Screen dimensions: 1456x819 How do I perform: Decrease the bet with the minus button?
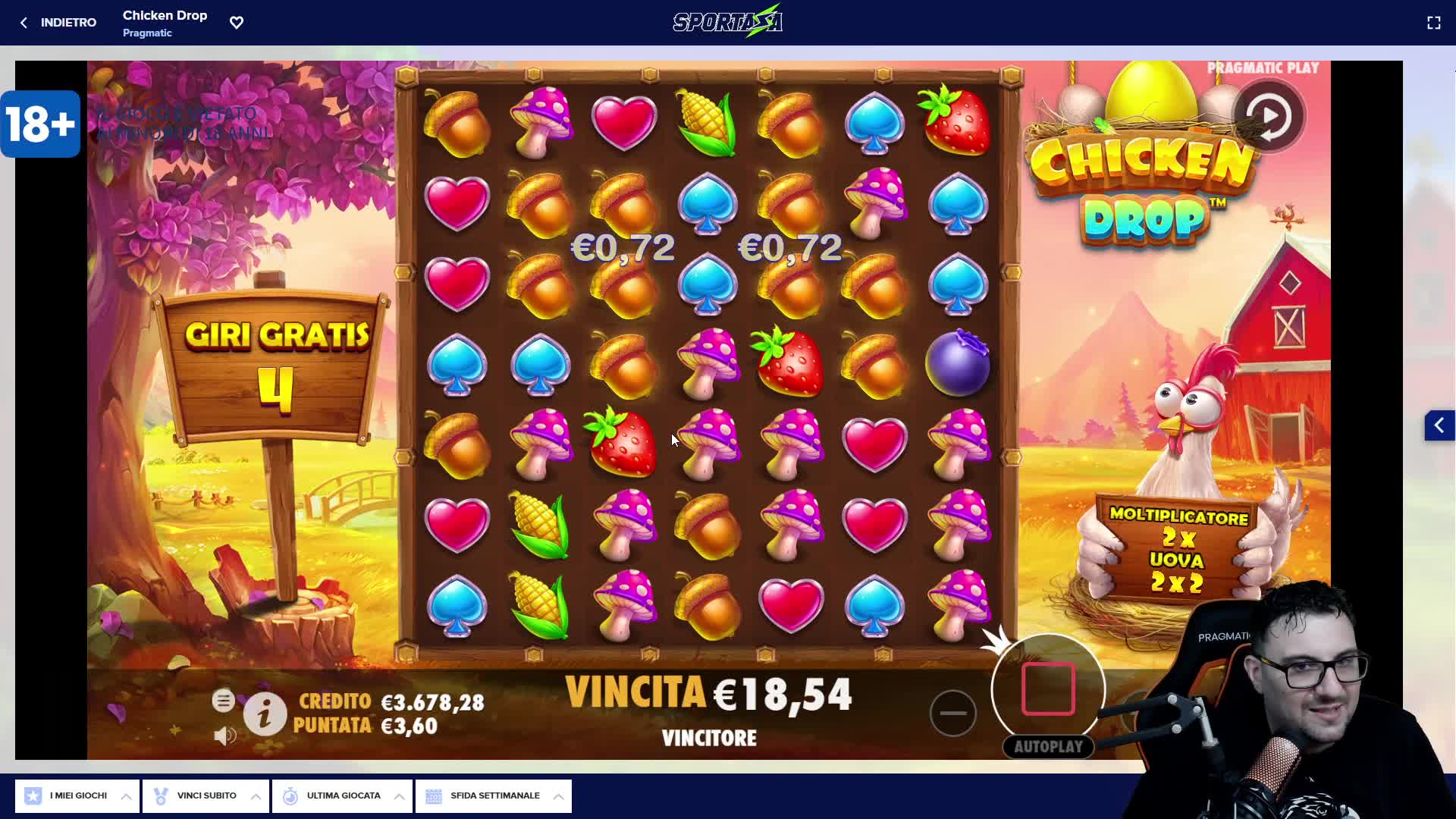coord(952,713)
